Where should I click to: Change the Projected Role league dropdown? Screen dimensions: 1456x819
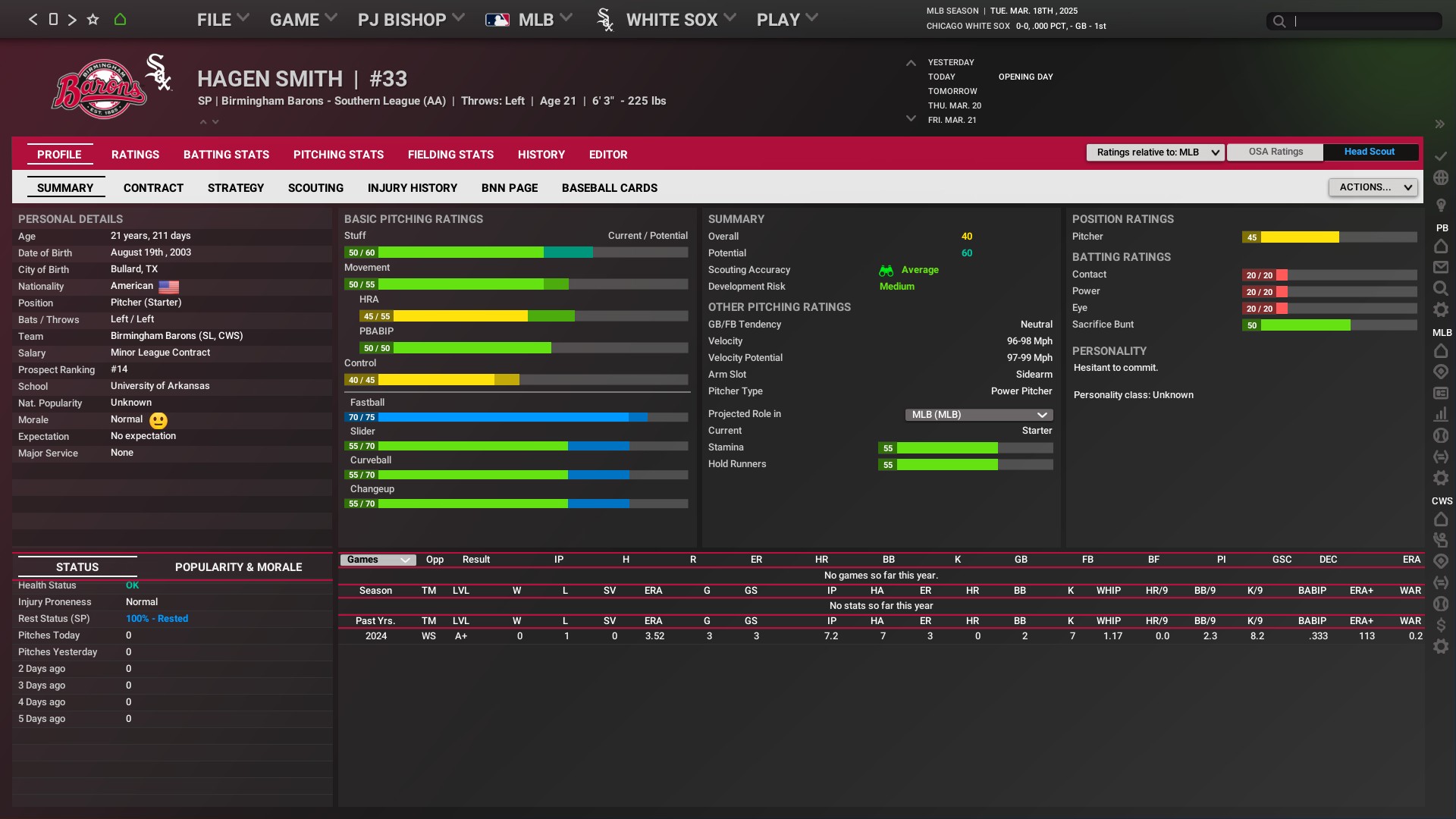coord(978,415)
